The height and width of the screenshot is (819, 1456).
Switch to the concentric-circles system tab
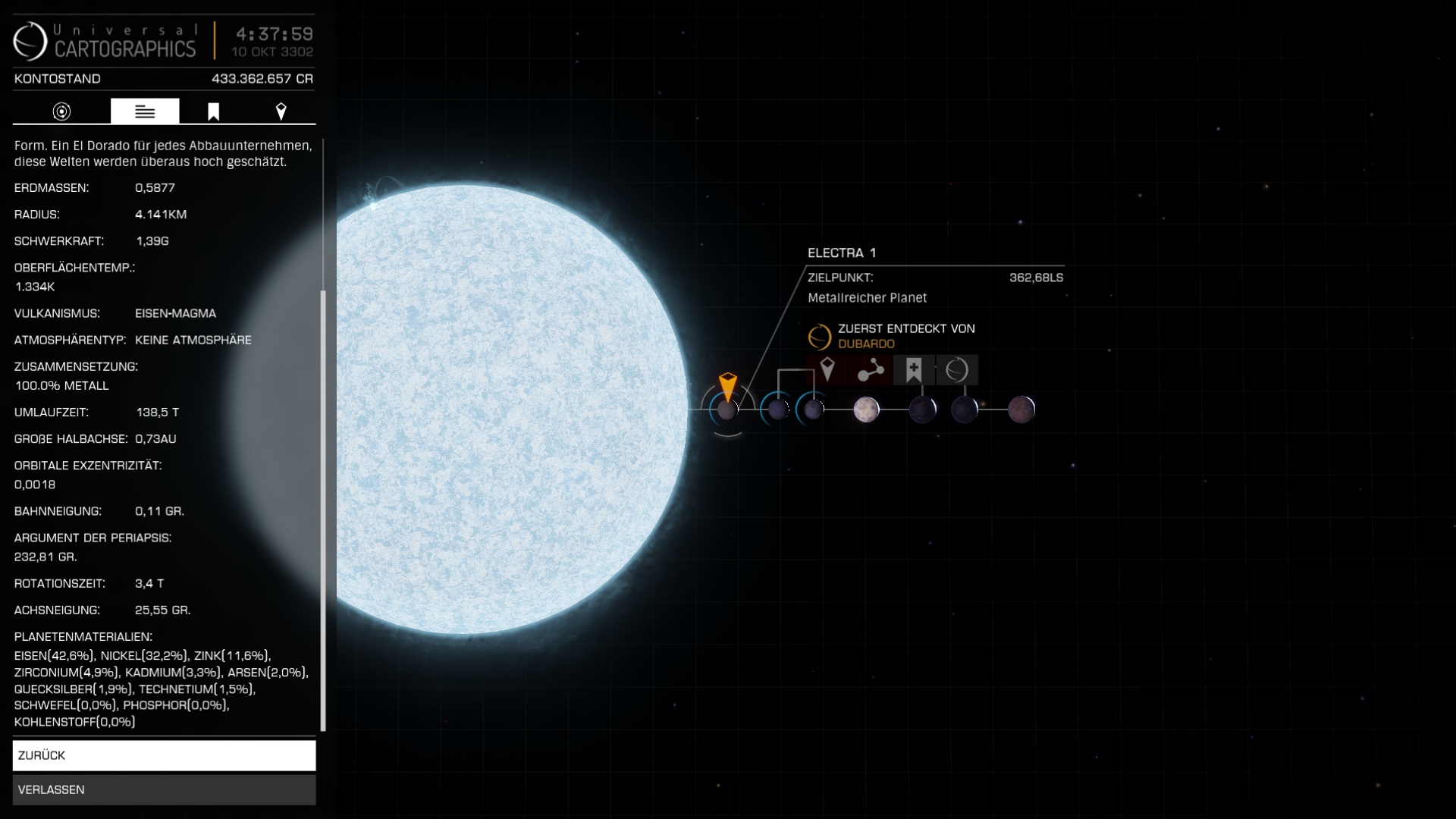pos(61,111)
